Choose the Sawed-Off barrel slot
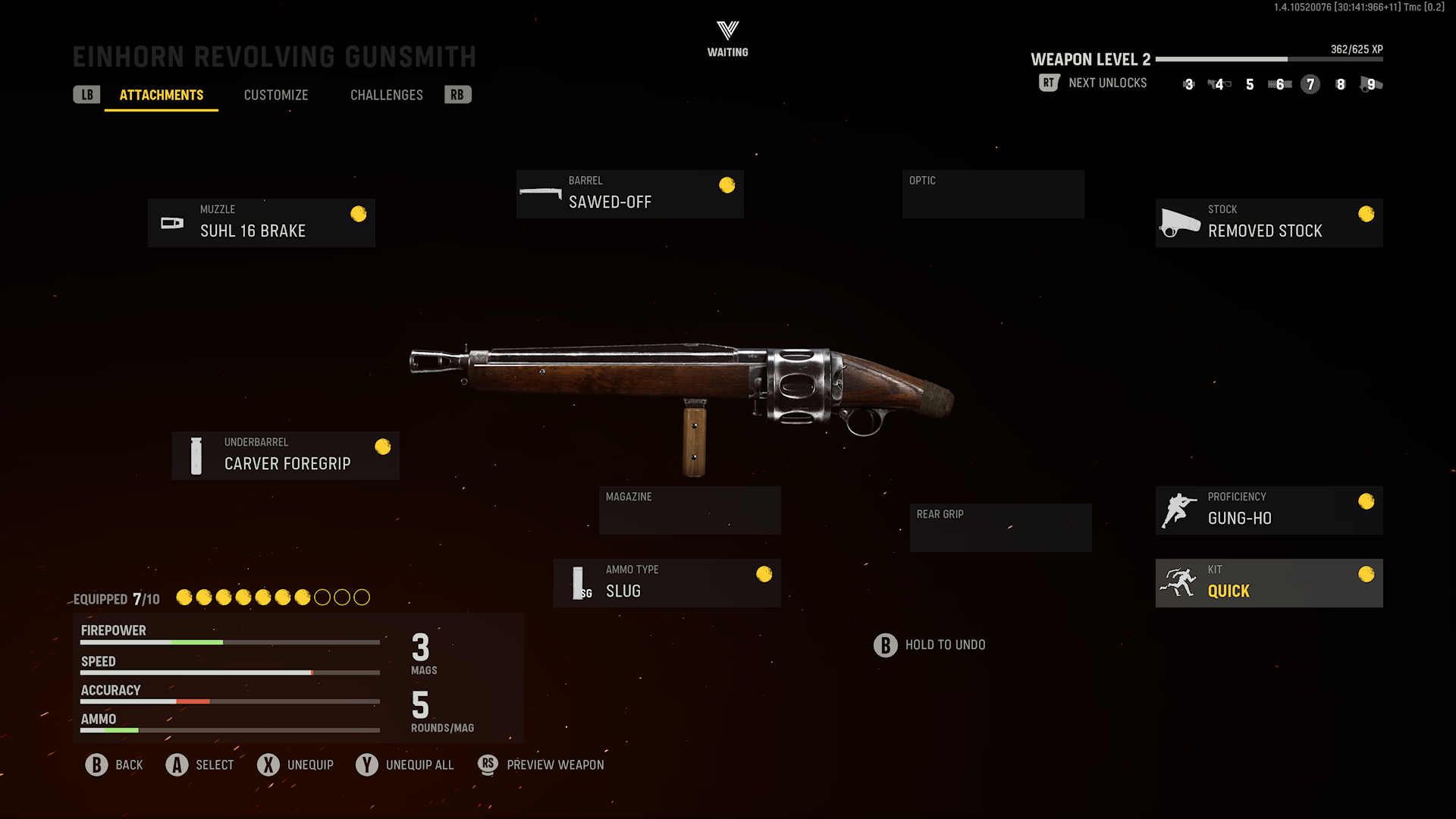 point(629,194)
